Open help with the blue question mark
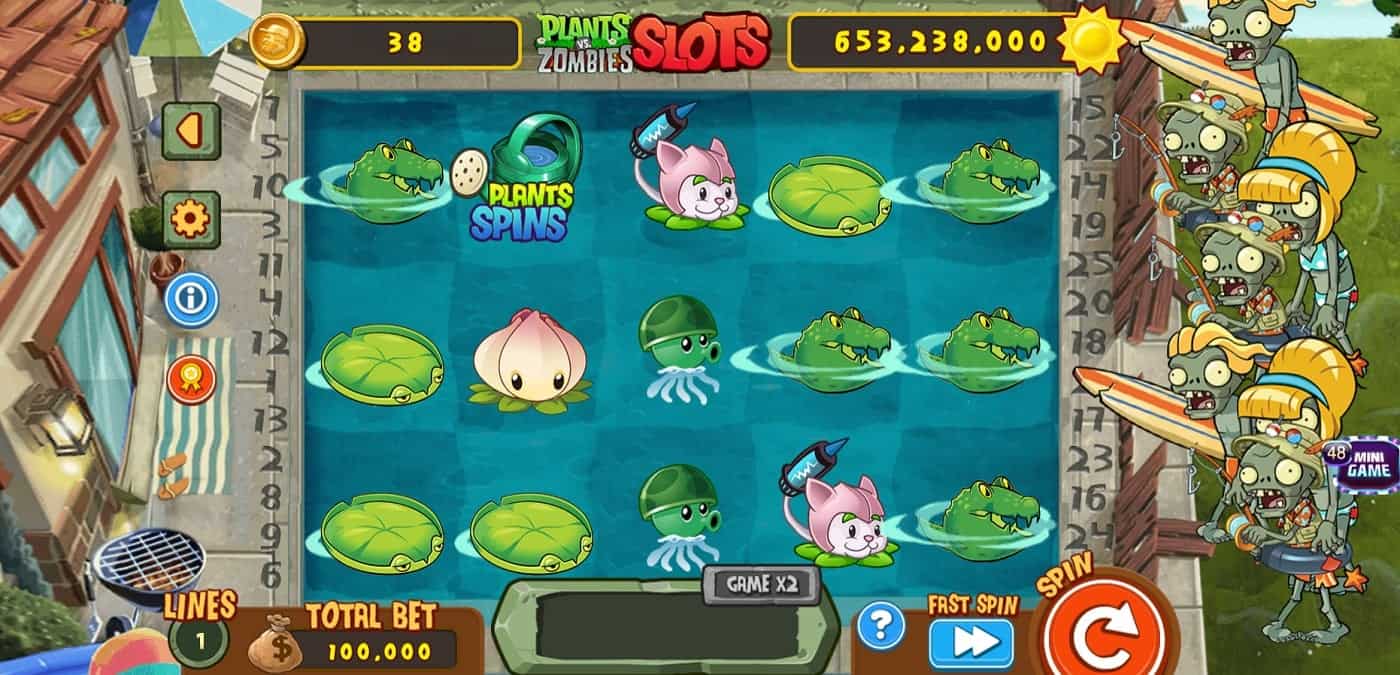Image resolution: width=1400 pixels, height=675 pixels. [x=881, y=627]
